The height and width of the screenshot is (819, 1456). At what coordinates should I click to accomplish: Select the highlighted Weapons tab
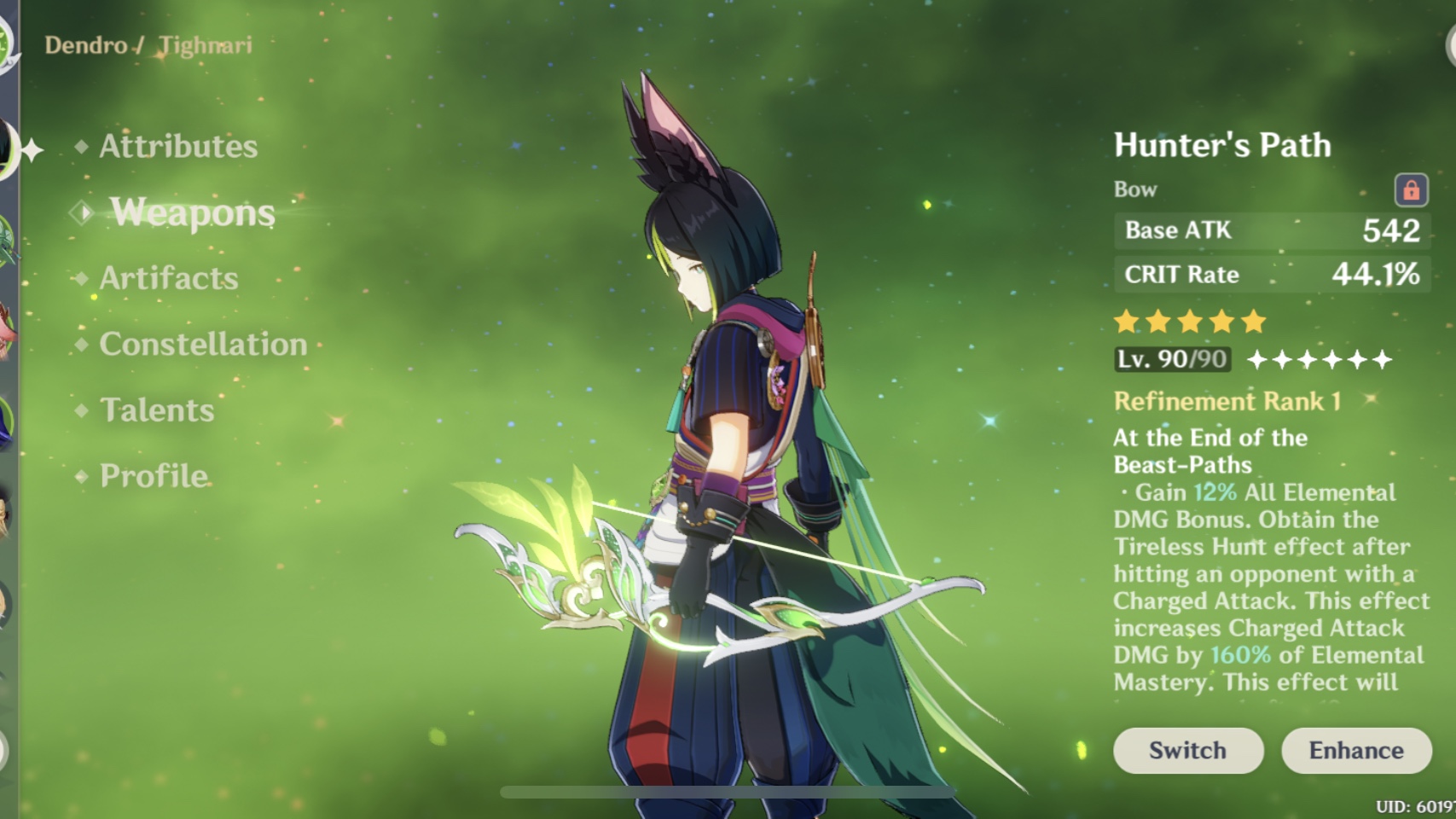191,213
